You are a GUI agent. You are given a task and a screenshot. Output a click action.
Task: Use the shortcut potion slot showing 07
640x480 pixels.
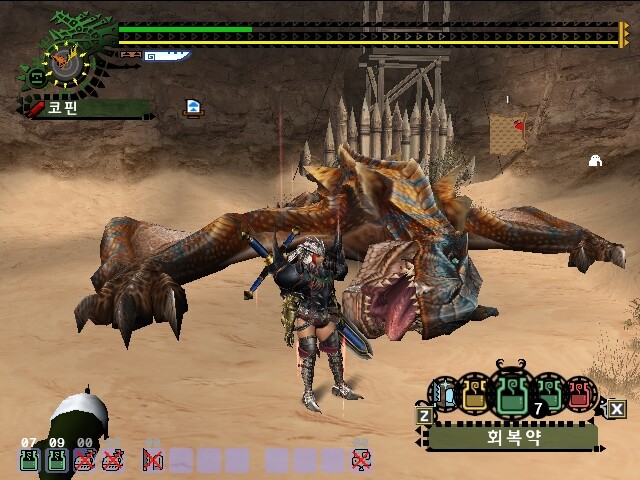(29, 459)
